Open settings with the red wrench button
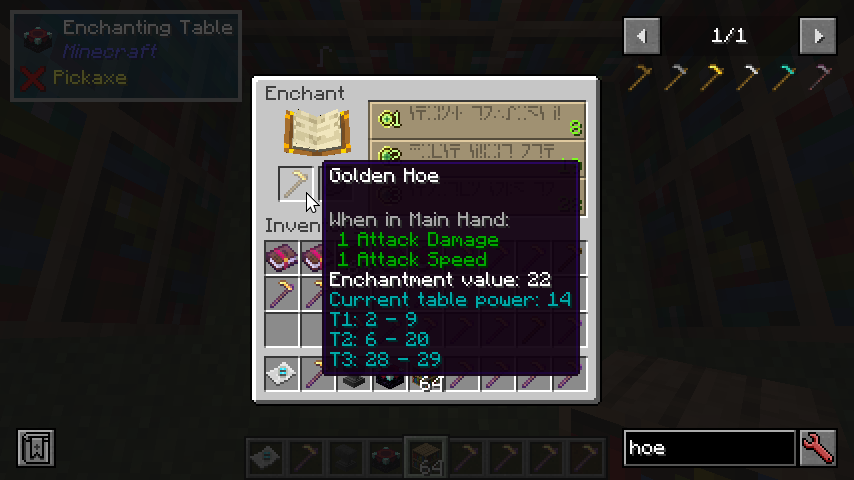Screen dimensions: 854x480 pos(817,449)
